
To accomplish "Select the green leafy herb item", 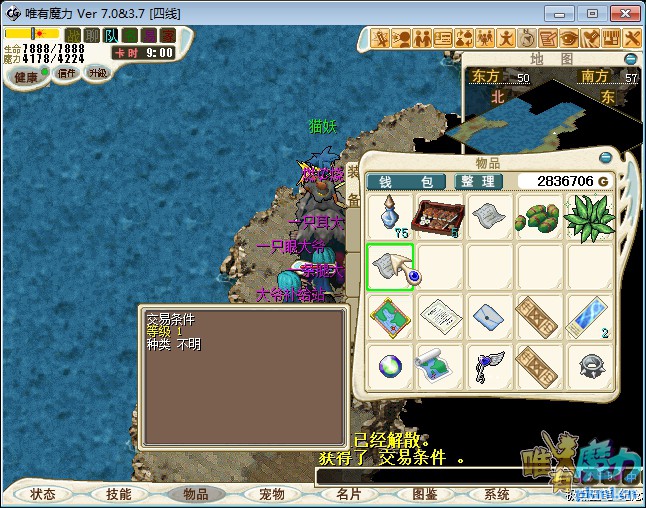I will [589, 216].
